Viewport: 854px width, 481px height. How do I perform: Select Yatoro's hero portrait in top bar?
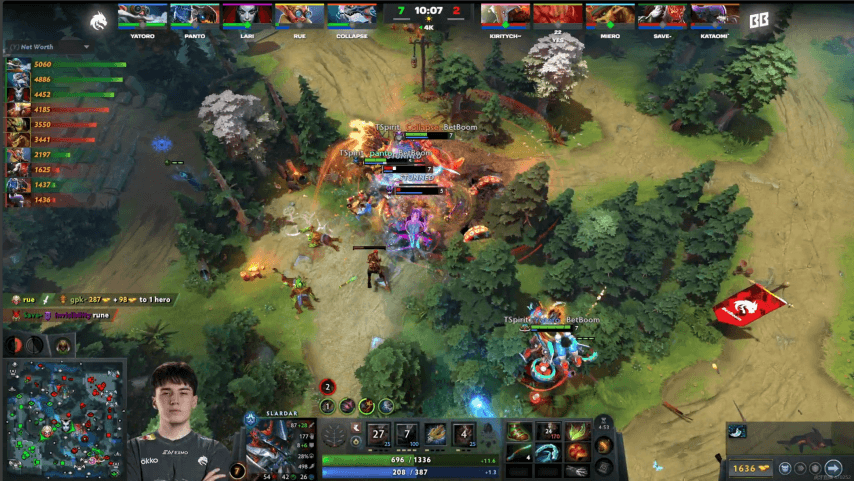[142, 15]
